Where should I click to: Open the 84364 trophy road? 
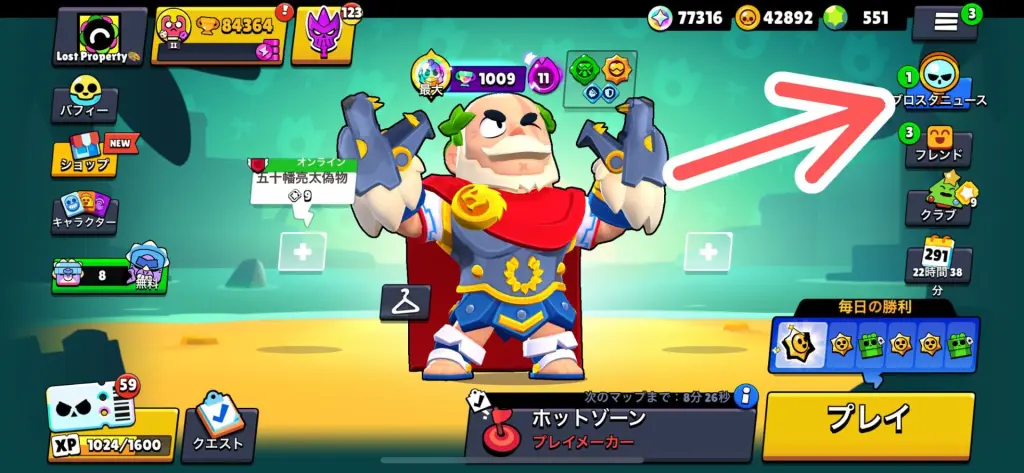tap(219, 36)
